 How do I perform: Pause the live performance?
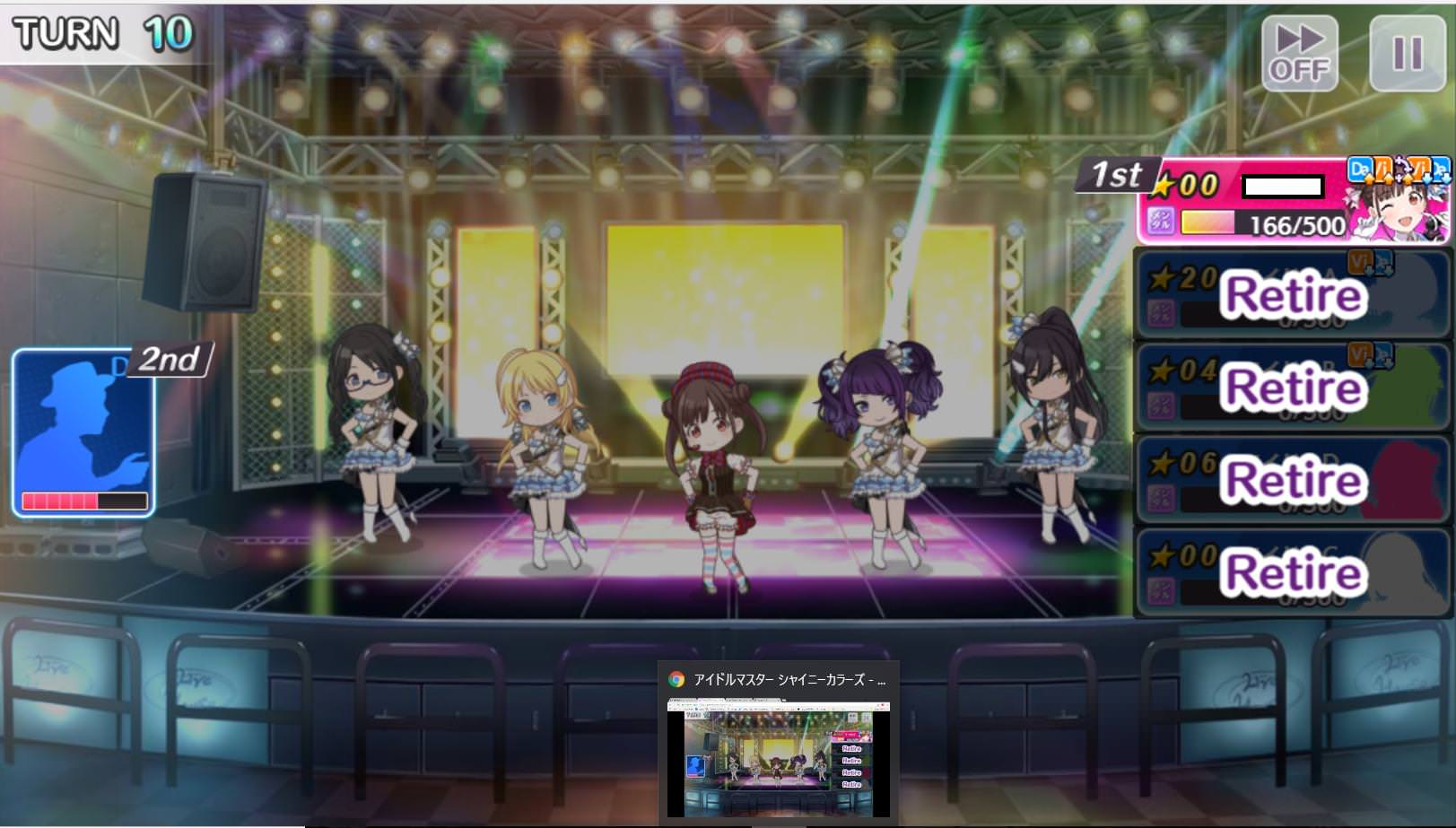tap(1406, 53)
